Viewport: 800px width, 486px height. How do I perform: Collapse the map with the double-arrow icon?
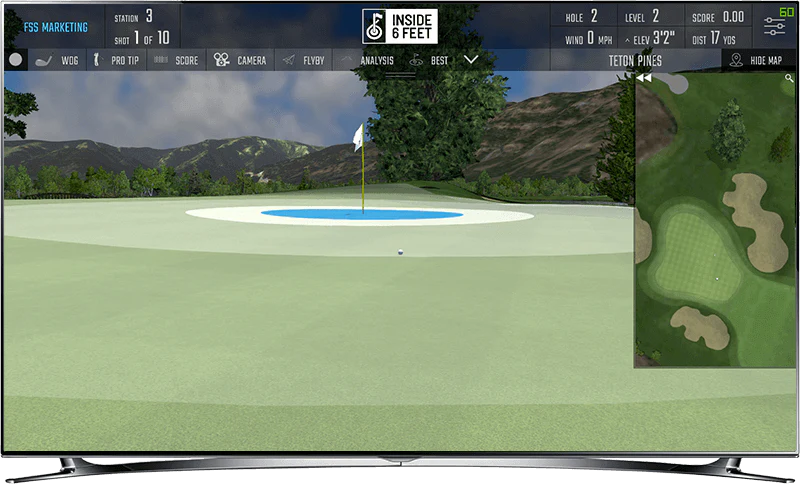point(645,78)
